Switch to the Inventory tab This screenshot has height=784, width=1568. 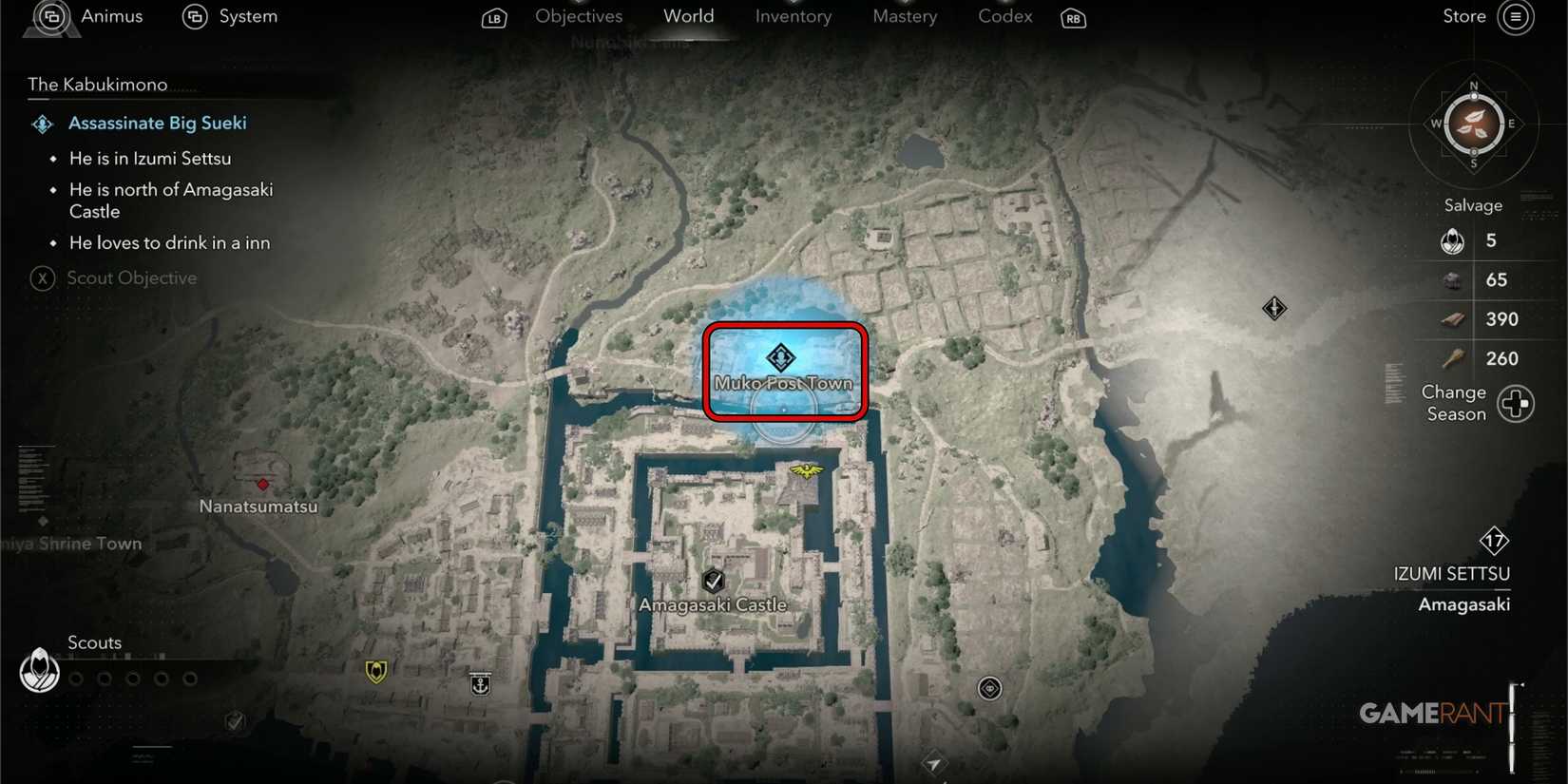pos(793,16)
